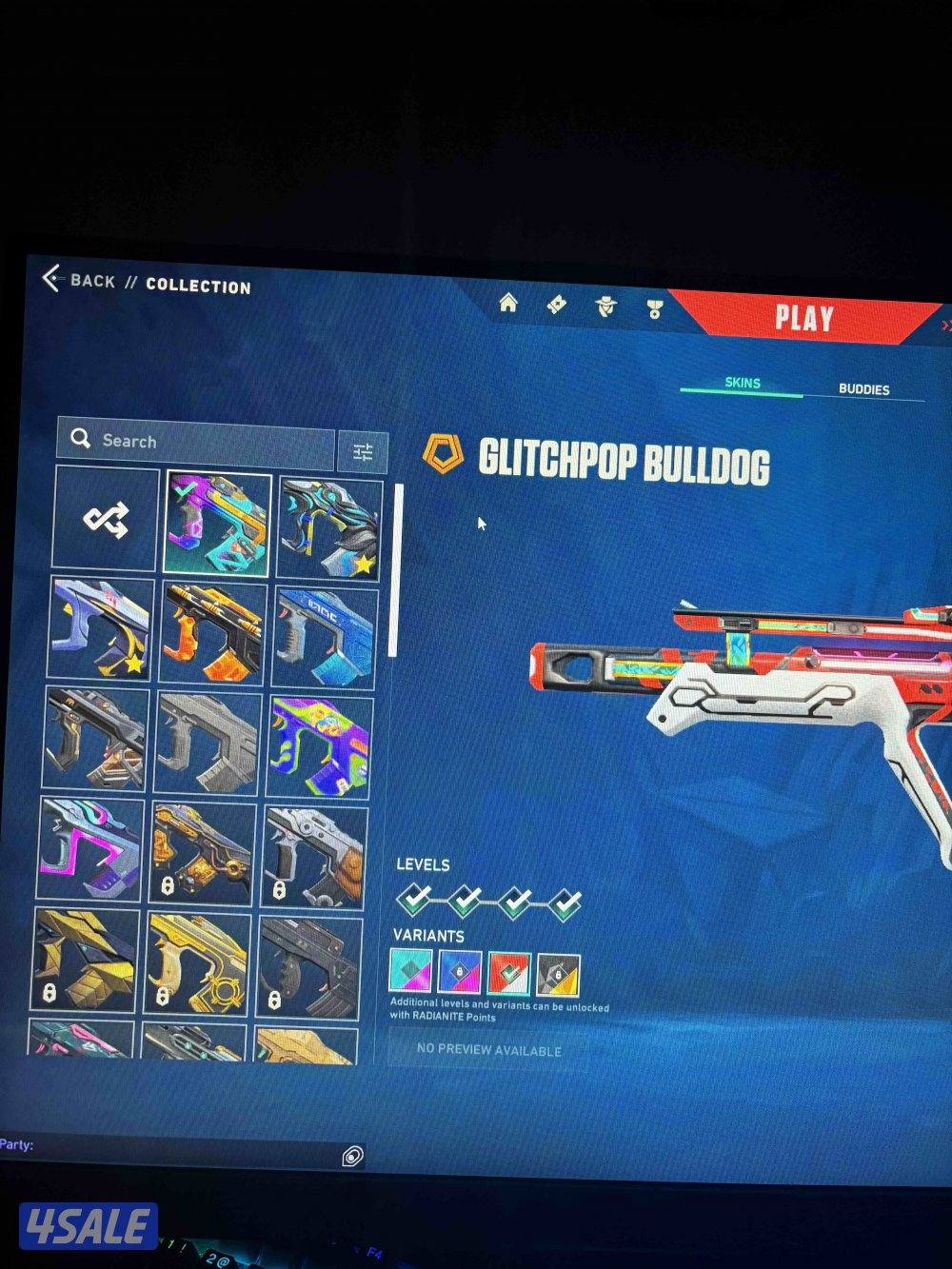Open the filter options beside the search bar

coord(363,452)
